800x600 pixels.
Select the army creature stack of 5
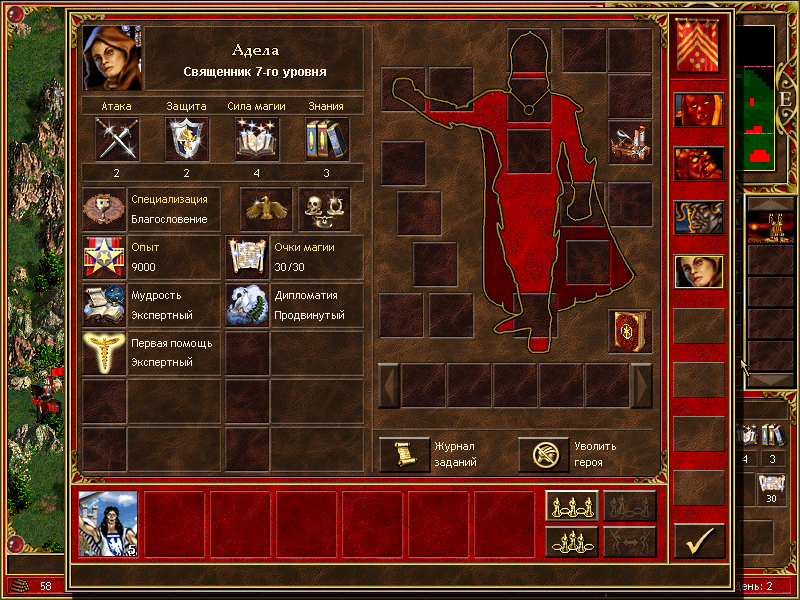click(108, 523)
